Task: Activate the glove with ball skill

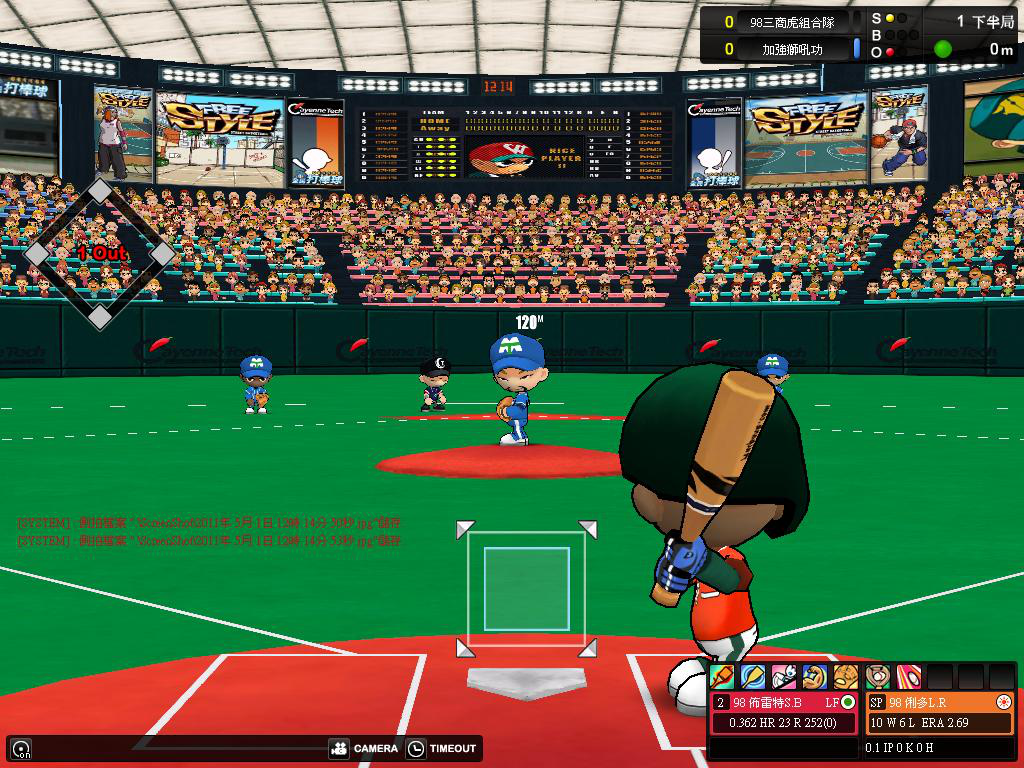Action: [x=878, y=677]
